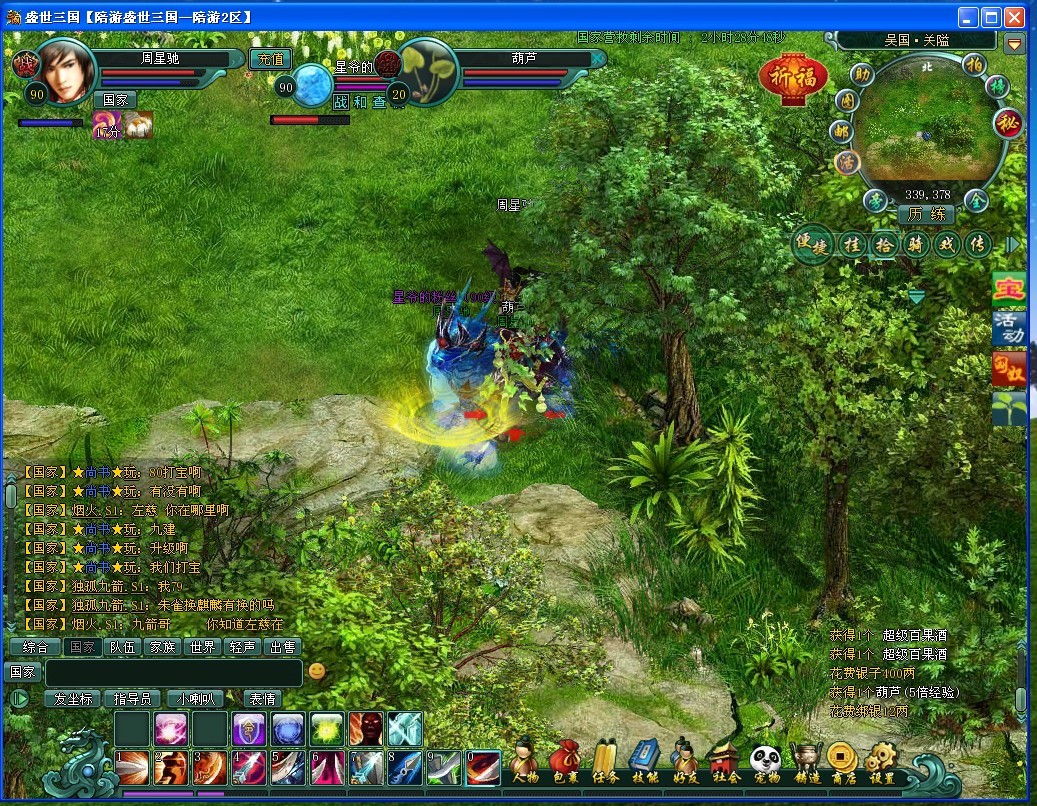
Task: Open the 活动 events side button
Action: pyautogui.click(x=1009, y=327)
